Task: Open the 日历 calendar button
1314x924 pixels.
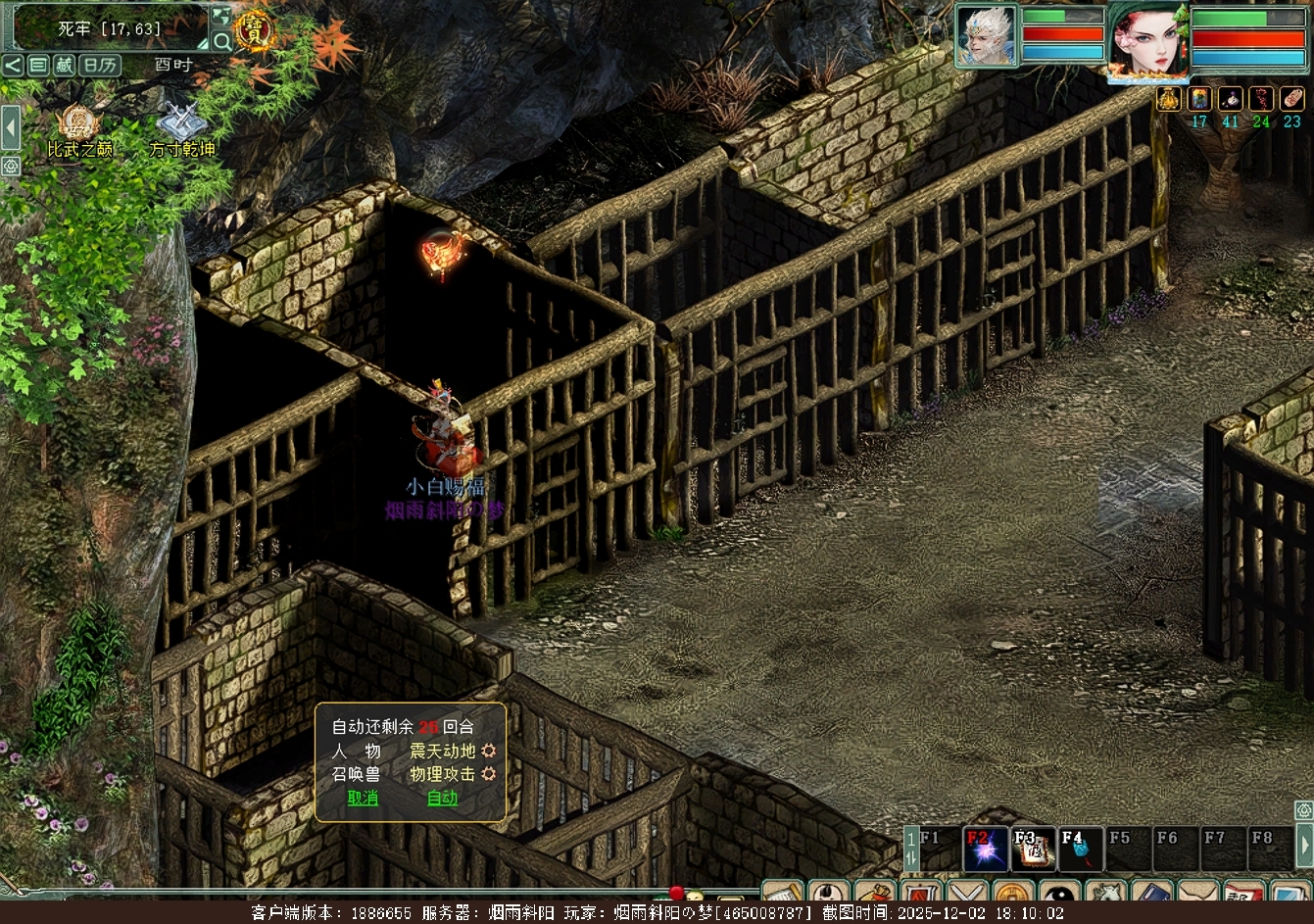Action: pyautogui.click(x=99, y=66)
